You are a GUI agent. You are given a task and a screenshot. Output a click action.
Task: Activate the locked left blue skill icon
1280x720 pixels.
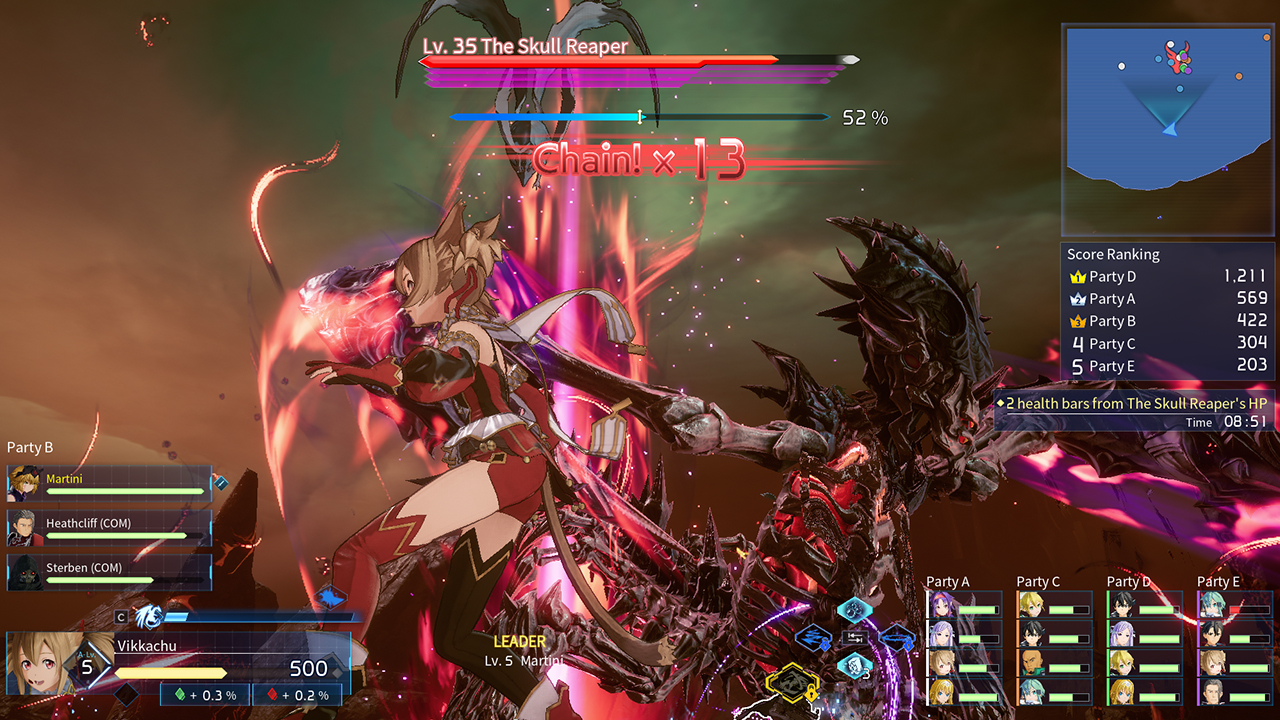coord(812,637)
